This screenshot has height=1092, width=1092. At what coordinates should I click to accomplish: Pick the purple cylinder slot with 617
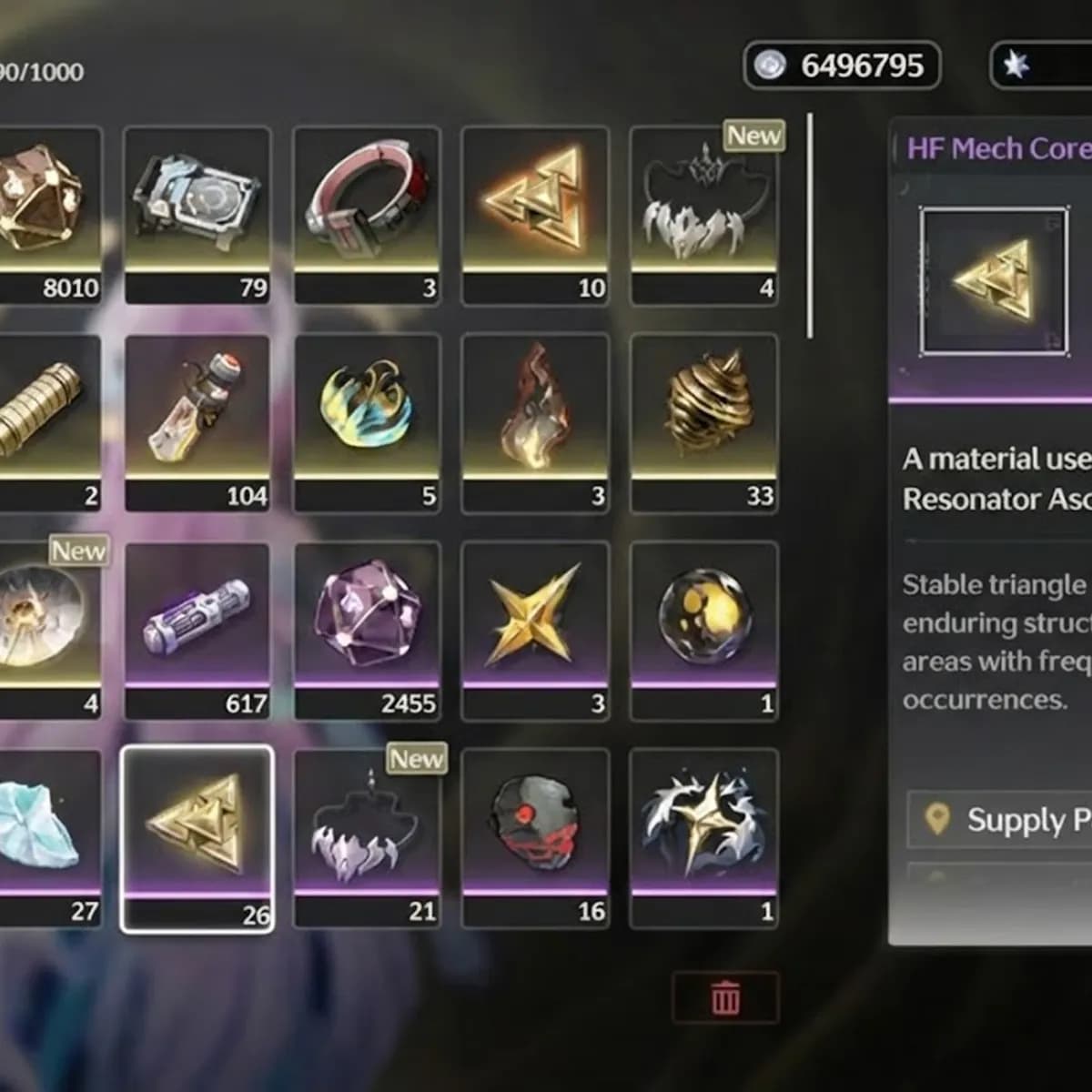point(197,630)
